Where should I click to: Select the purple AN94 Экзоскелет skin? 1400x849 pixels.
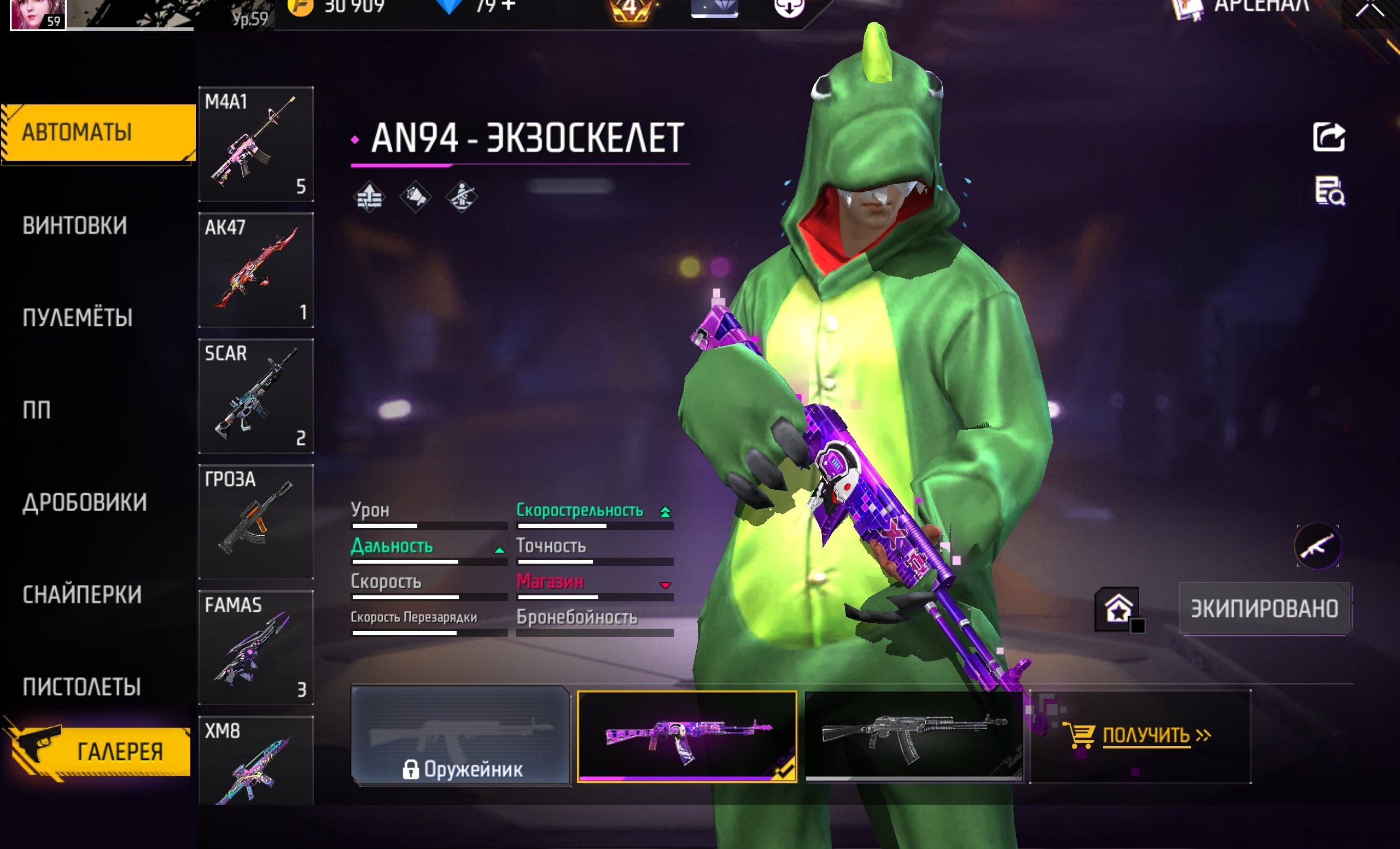(686, 736)
